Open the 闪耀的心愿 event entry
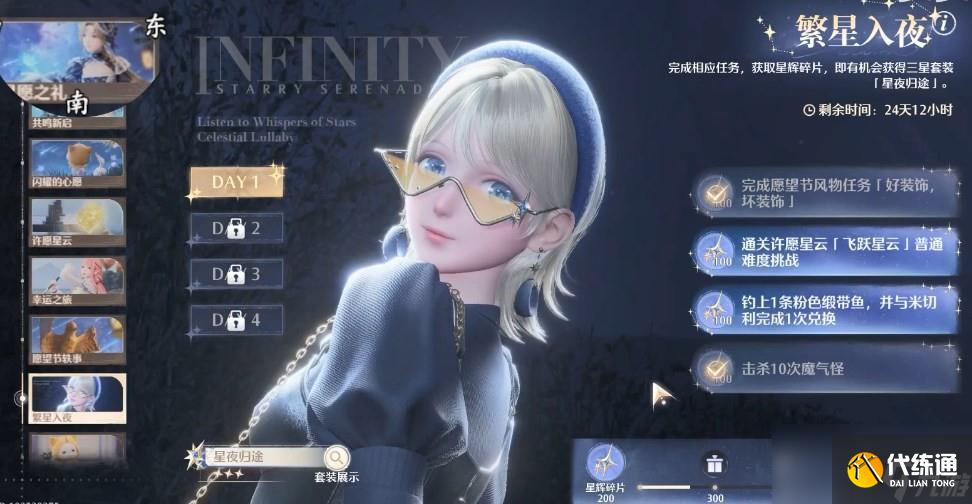 77,164
